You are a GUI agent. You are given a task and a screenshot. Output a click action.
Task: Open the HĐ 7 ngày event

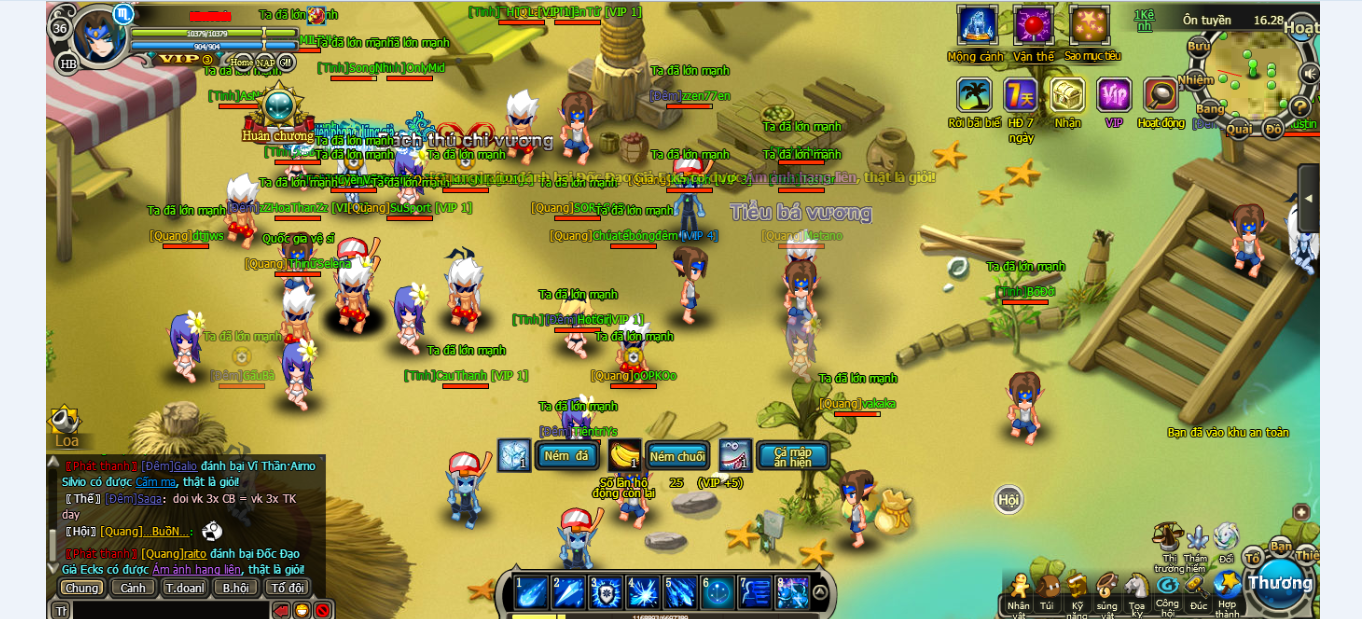pos(1020,95)
